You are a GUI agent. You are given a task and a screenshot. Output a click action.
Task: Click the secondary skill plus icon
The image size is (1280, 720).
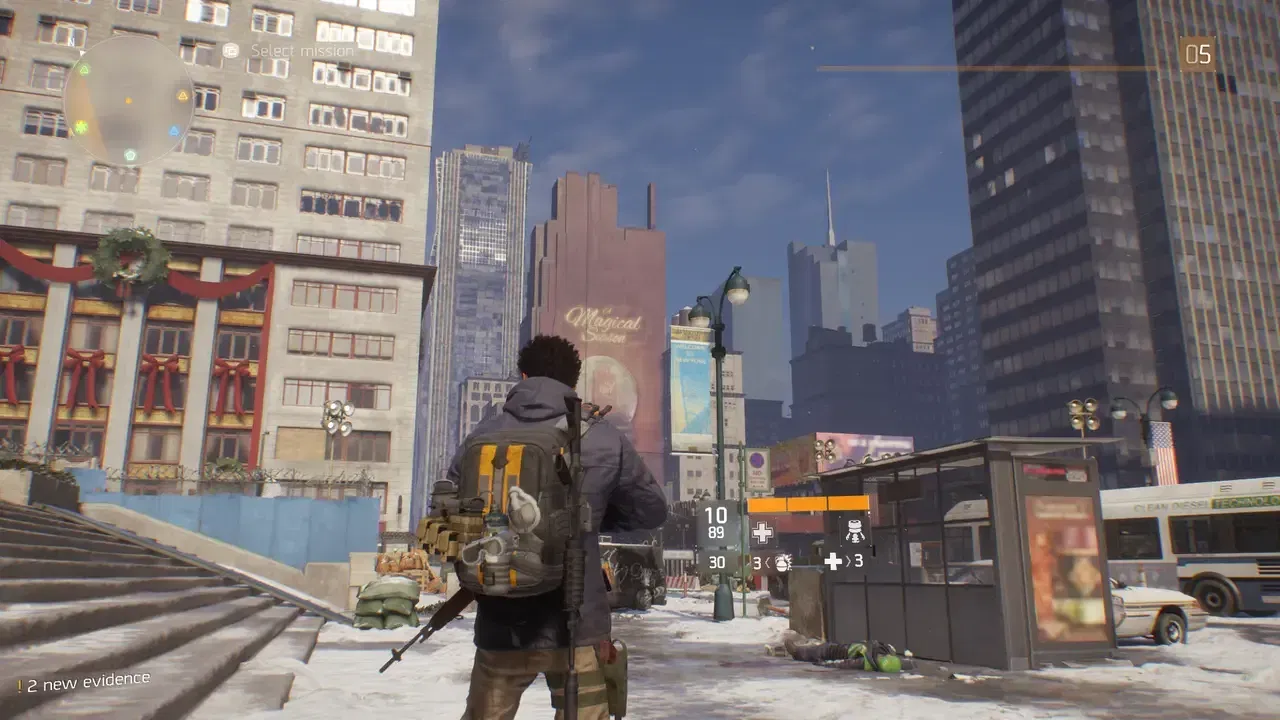coord(832,562)
